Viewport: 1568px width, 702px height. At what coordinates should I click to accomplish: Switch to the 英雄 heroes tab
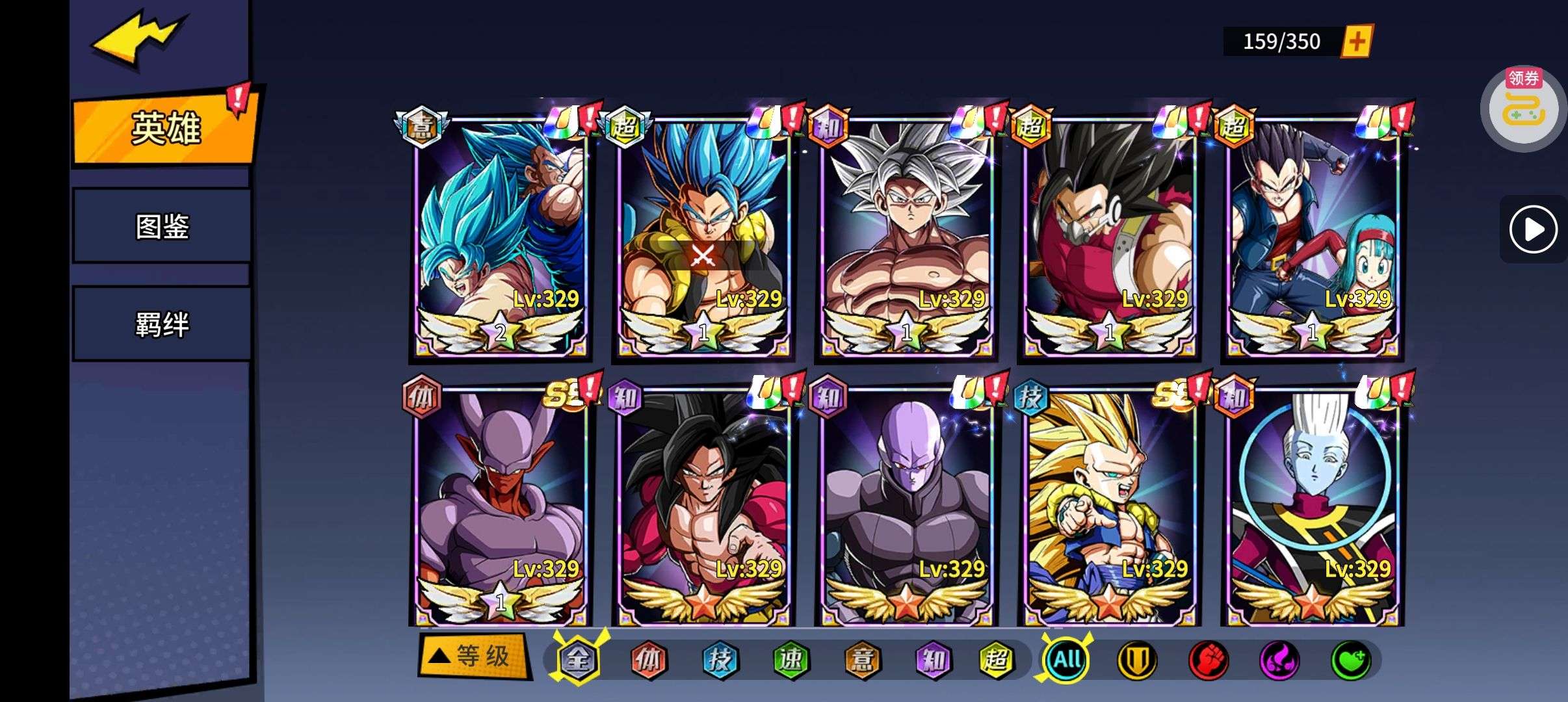tap(165, 128)
